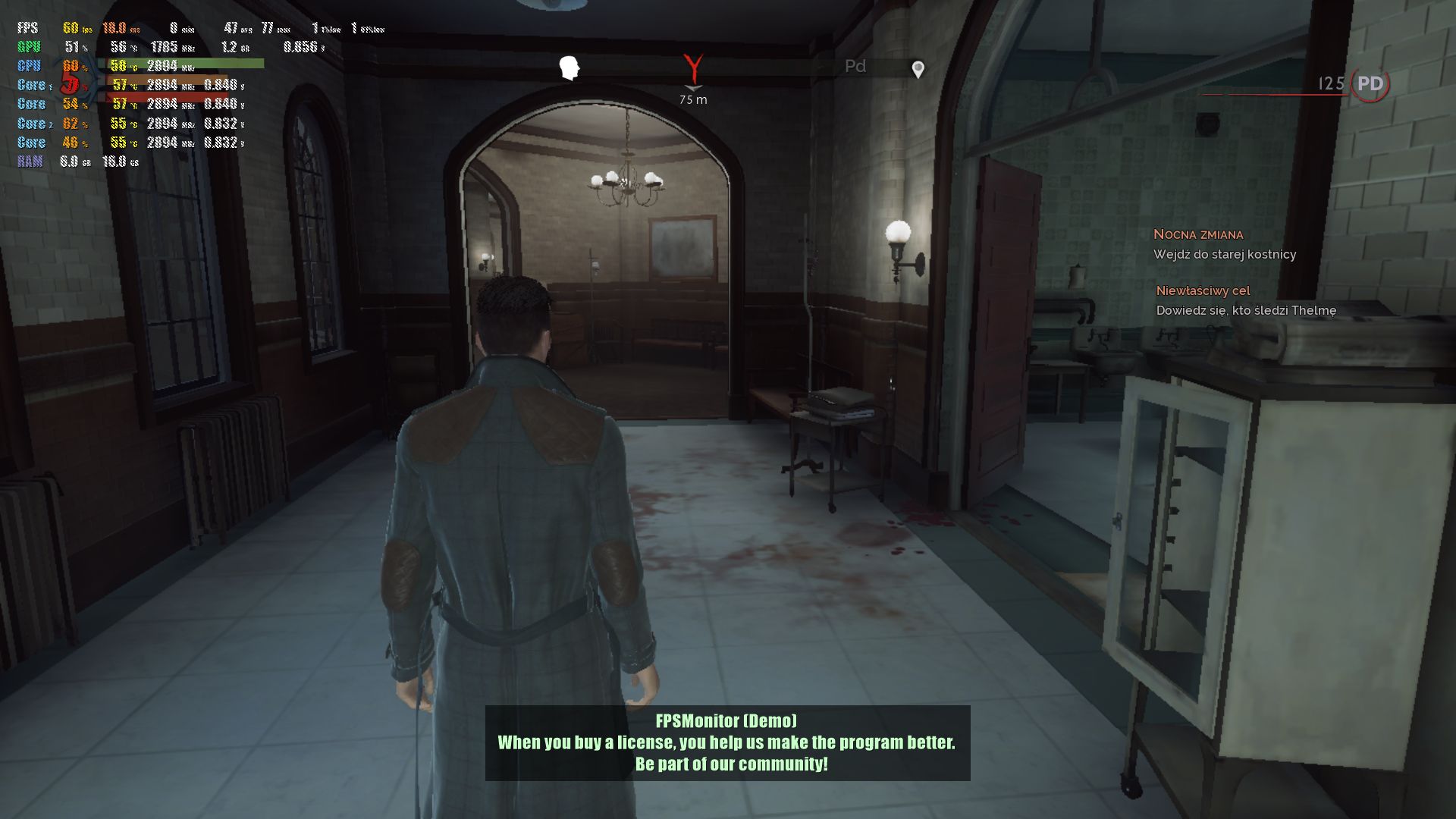Viewport: 1456px width, 819px height.
Task: Toggle the Niewłaściwy cel side quest
Action: click(x=1203, y=290)
